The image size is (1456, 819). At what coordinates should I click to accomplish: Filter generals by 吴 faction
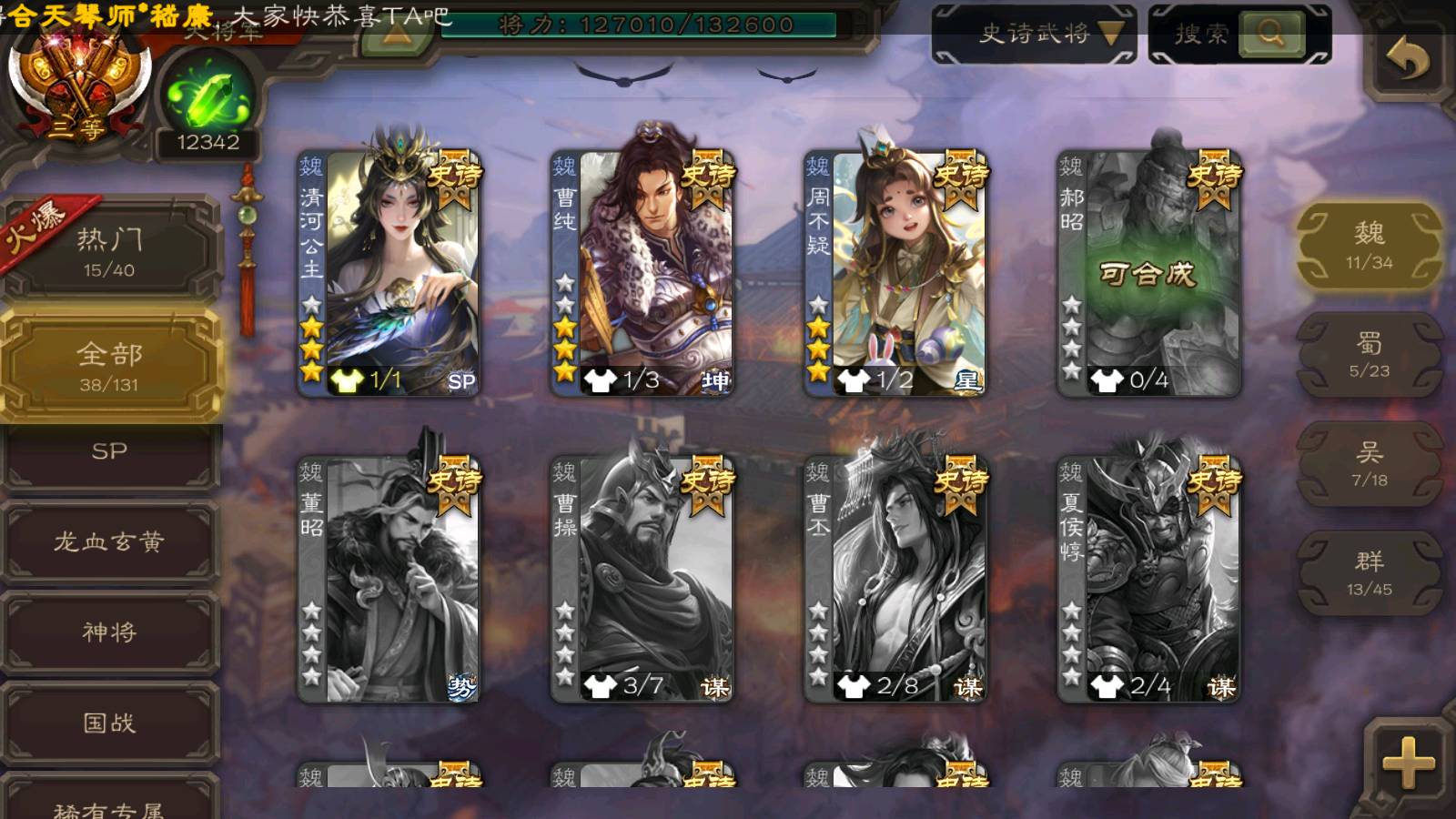[1369, 463]
